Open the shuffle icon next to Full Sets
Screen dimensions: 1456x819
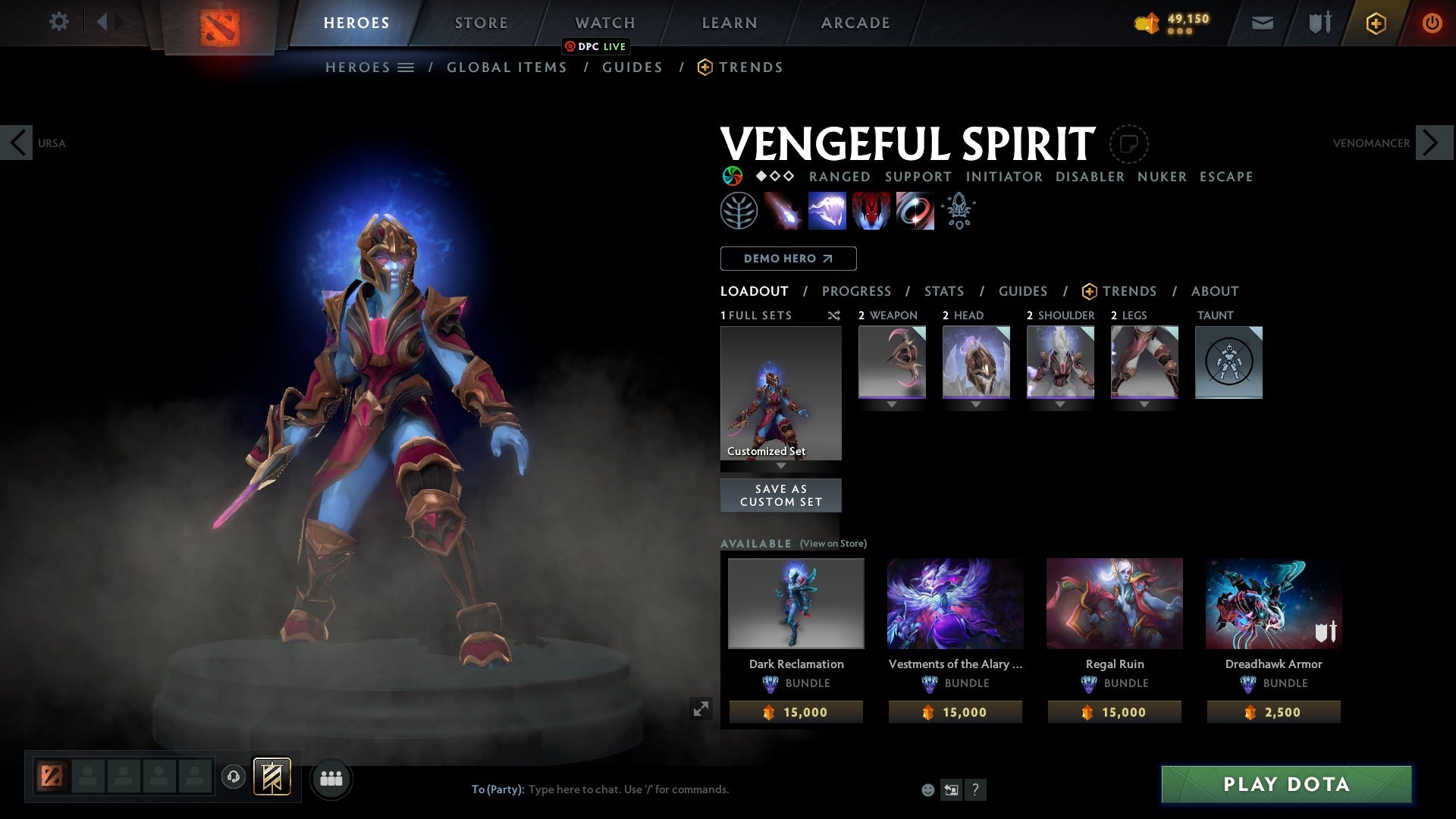click(834, 315)
